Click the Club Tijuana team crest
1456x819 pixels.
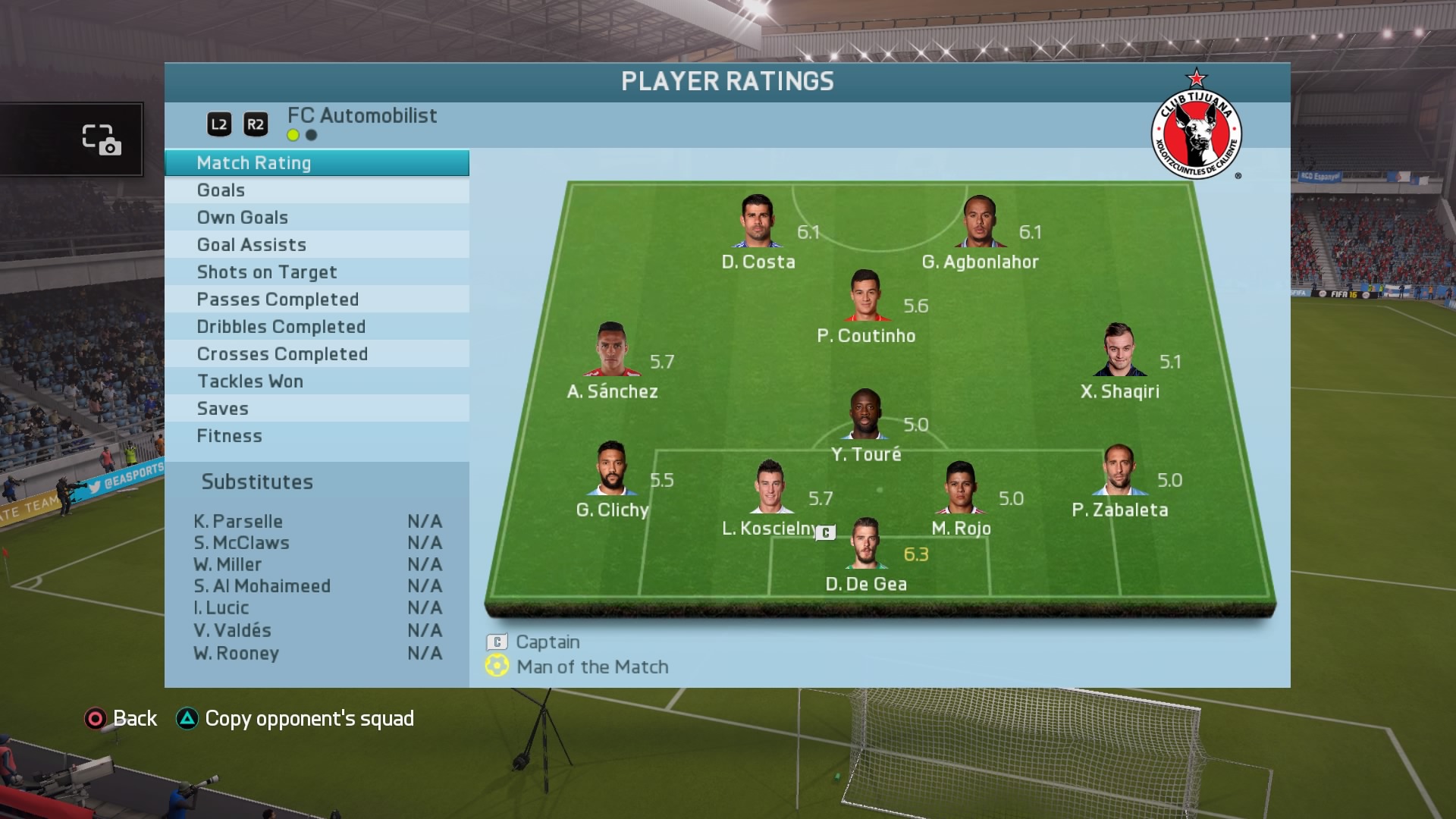[1196, 129]
